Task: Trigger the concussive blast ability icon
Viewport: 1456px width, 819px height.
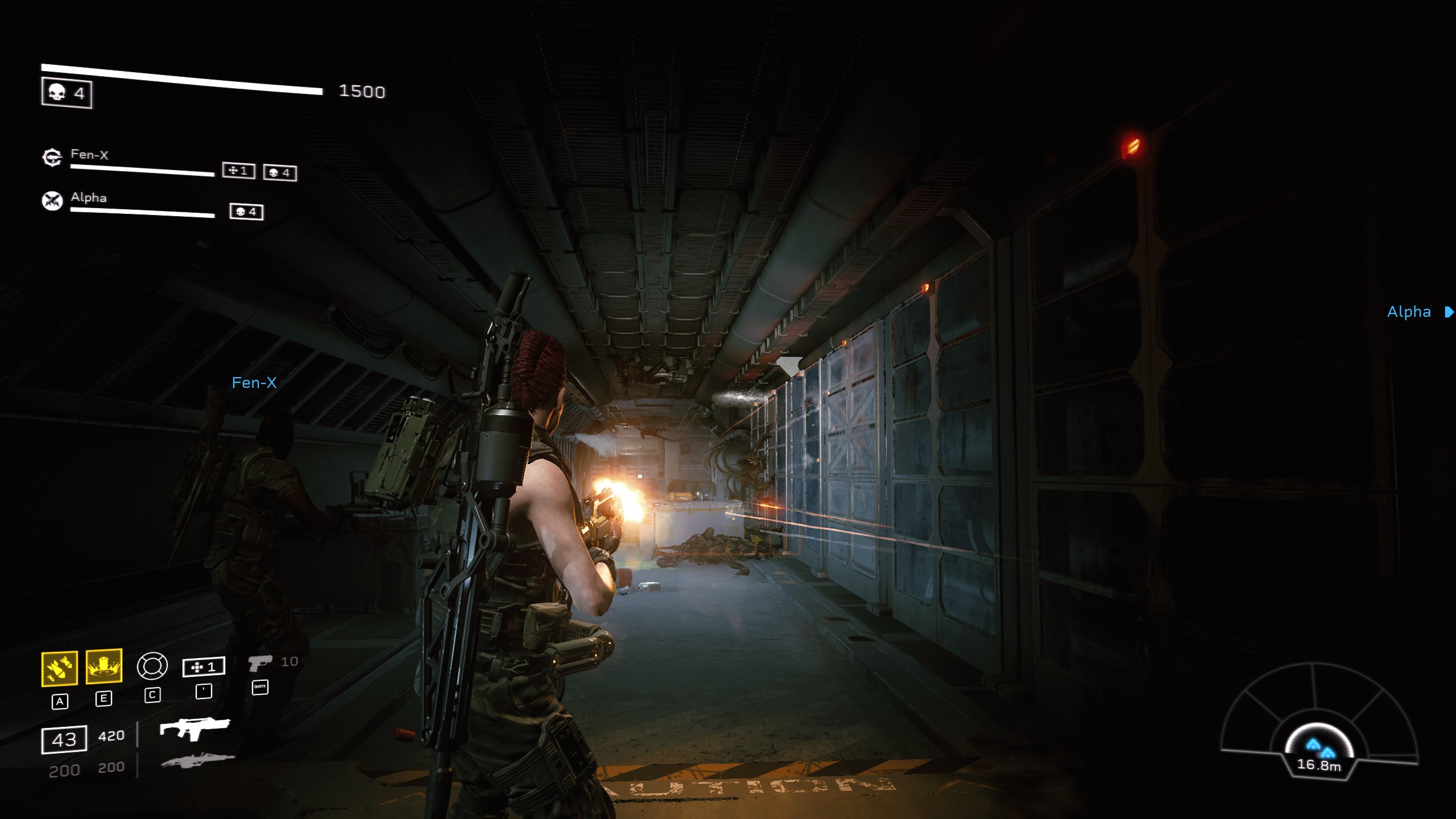Action: pos(104,666)
